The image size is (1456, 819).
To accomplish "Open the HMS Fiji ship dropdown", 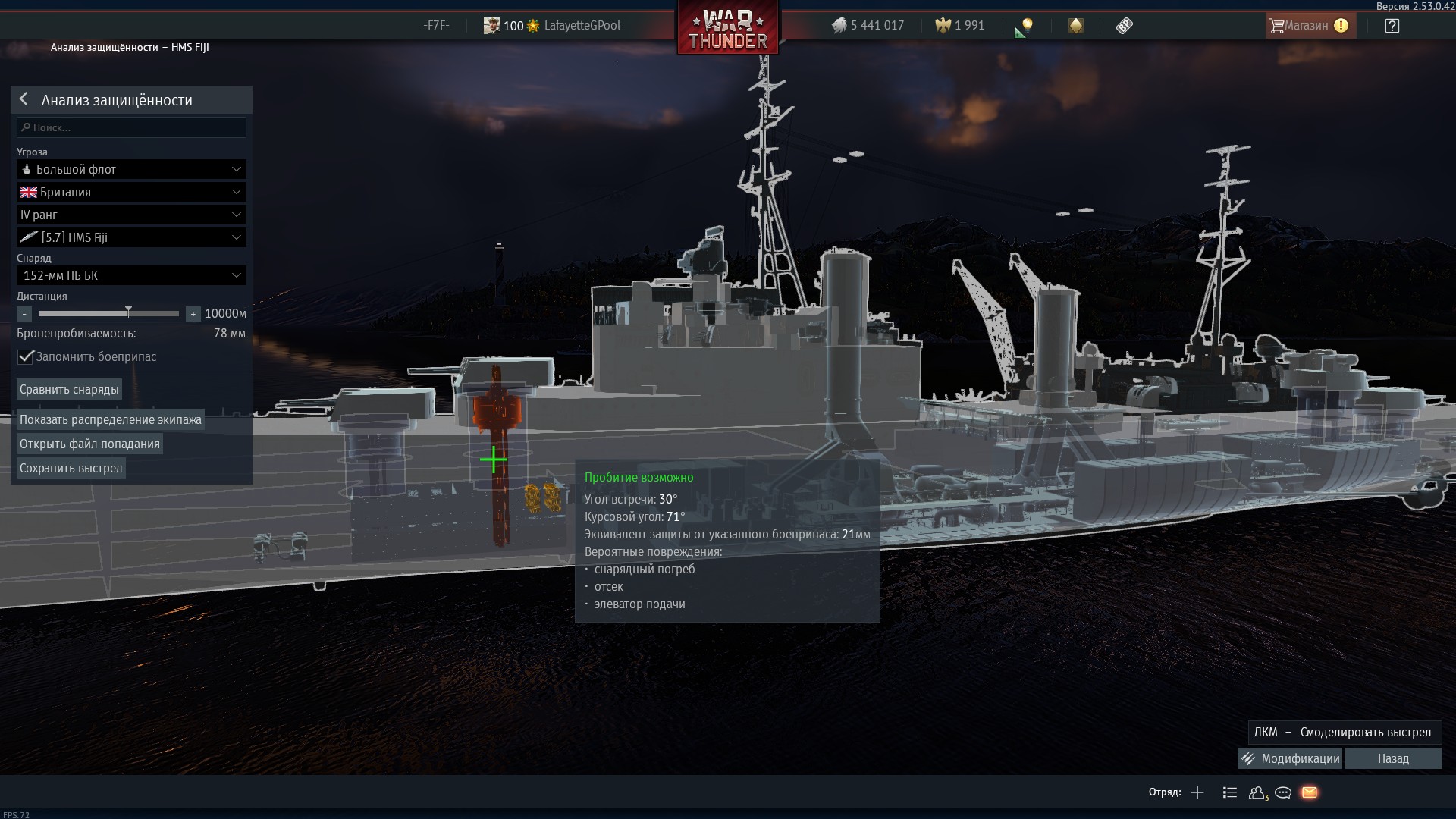I will click(131, 237).
